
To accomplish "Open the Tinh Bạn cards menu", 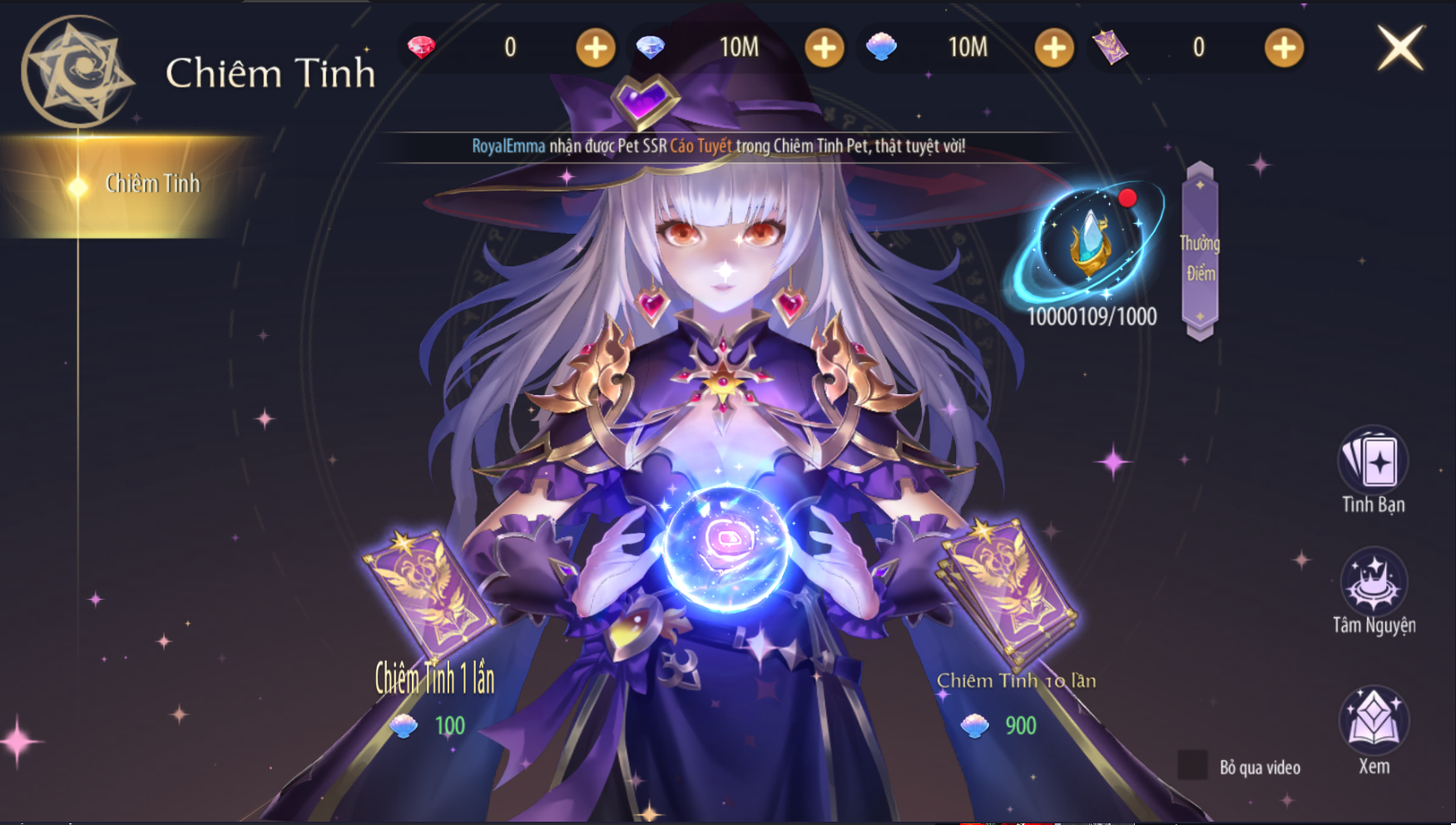I will point(1373,462).
